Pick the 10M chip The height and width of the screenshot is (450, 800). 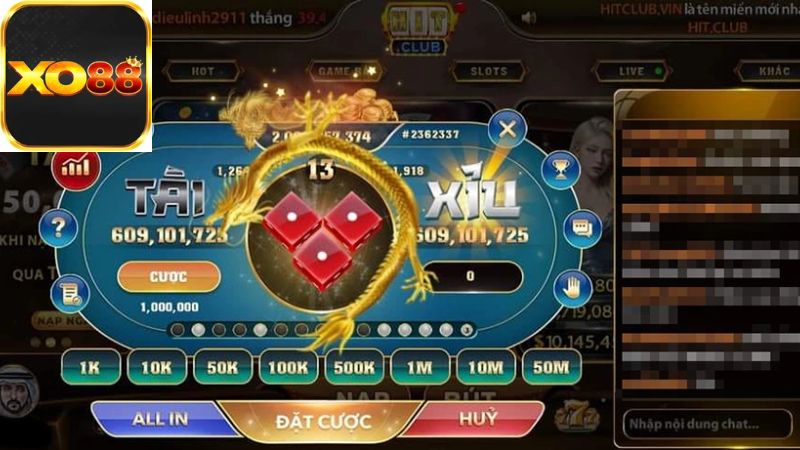tap(486, 367)
